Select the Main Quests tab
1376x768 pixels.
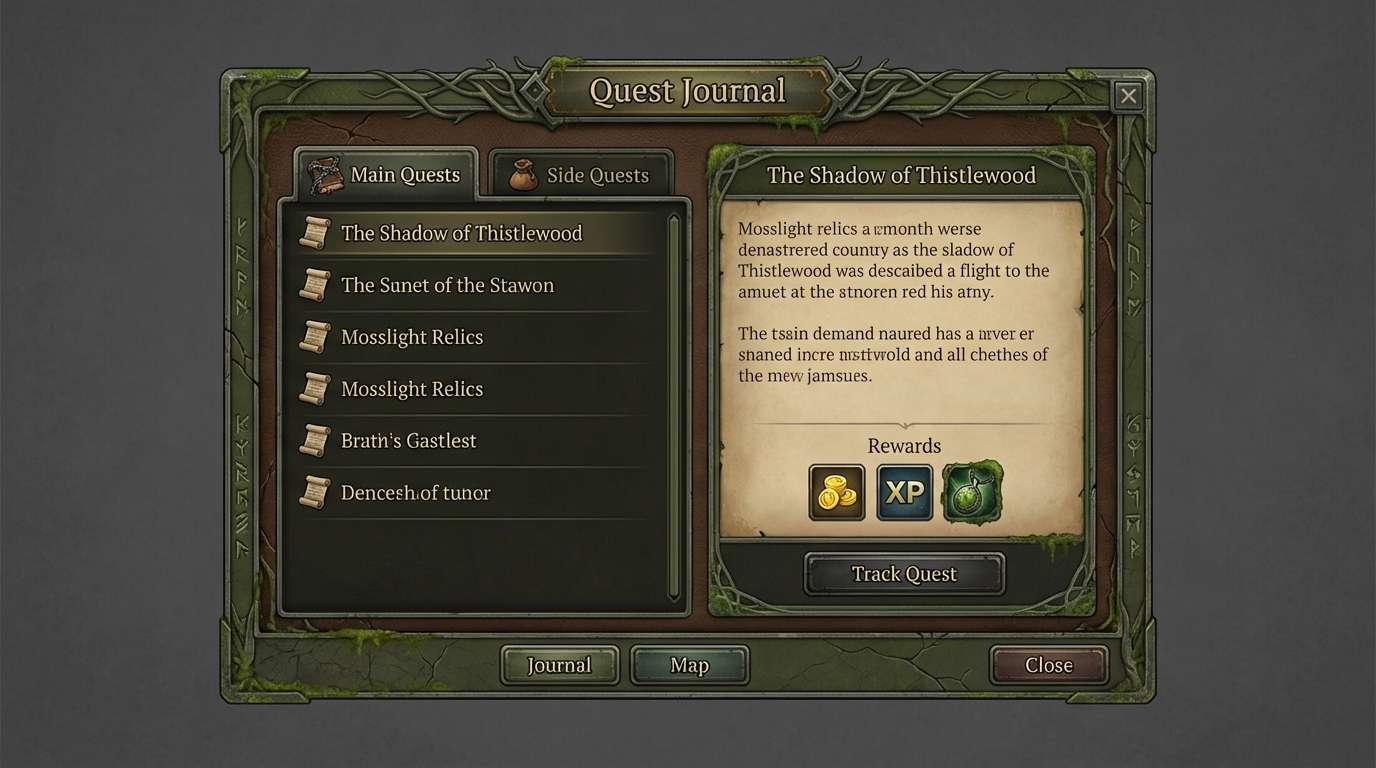pyautogui.click(x=396, y=173)
